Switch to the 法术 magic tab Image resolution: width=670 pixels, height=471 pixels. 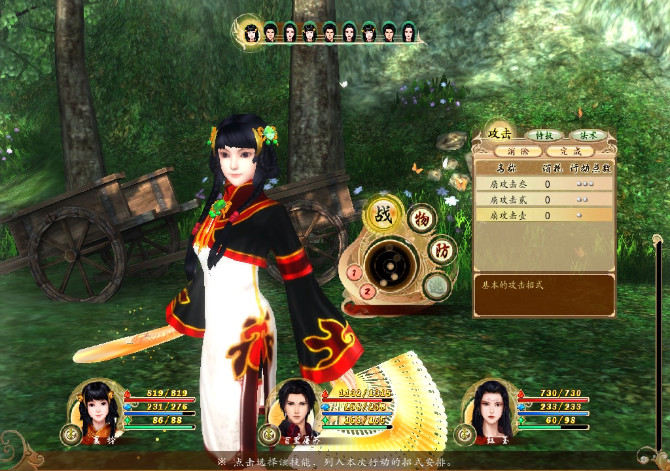[585, 135]
